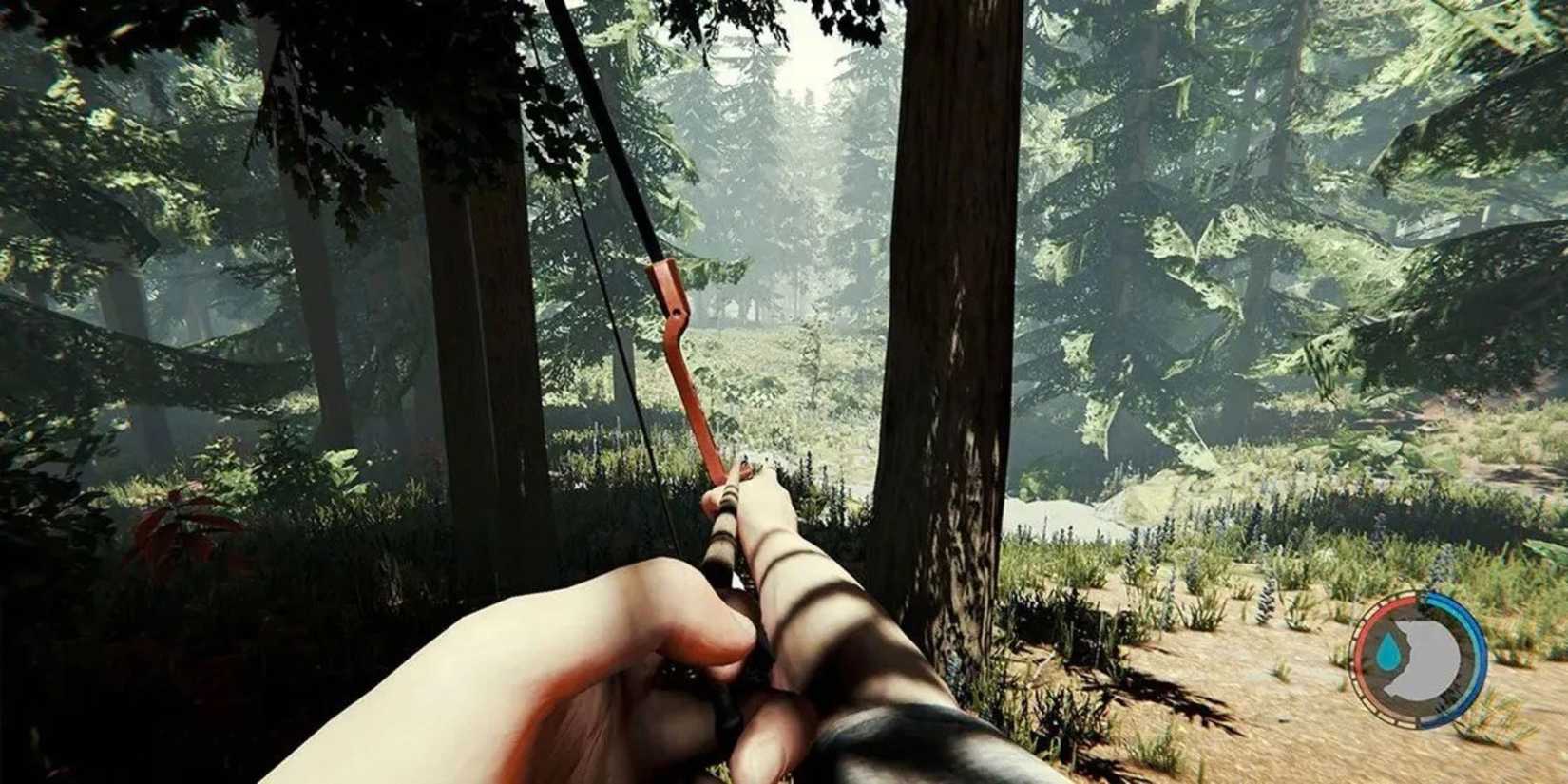Viewport: 1568px width, 784px height.
Task: Toggle the thirst indicator on the wheel
Action: pyautogui.click(x=1388, y=652)
